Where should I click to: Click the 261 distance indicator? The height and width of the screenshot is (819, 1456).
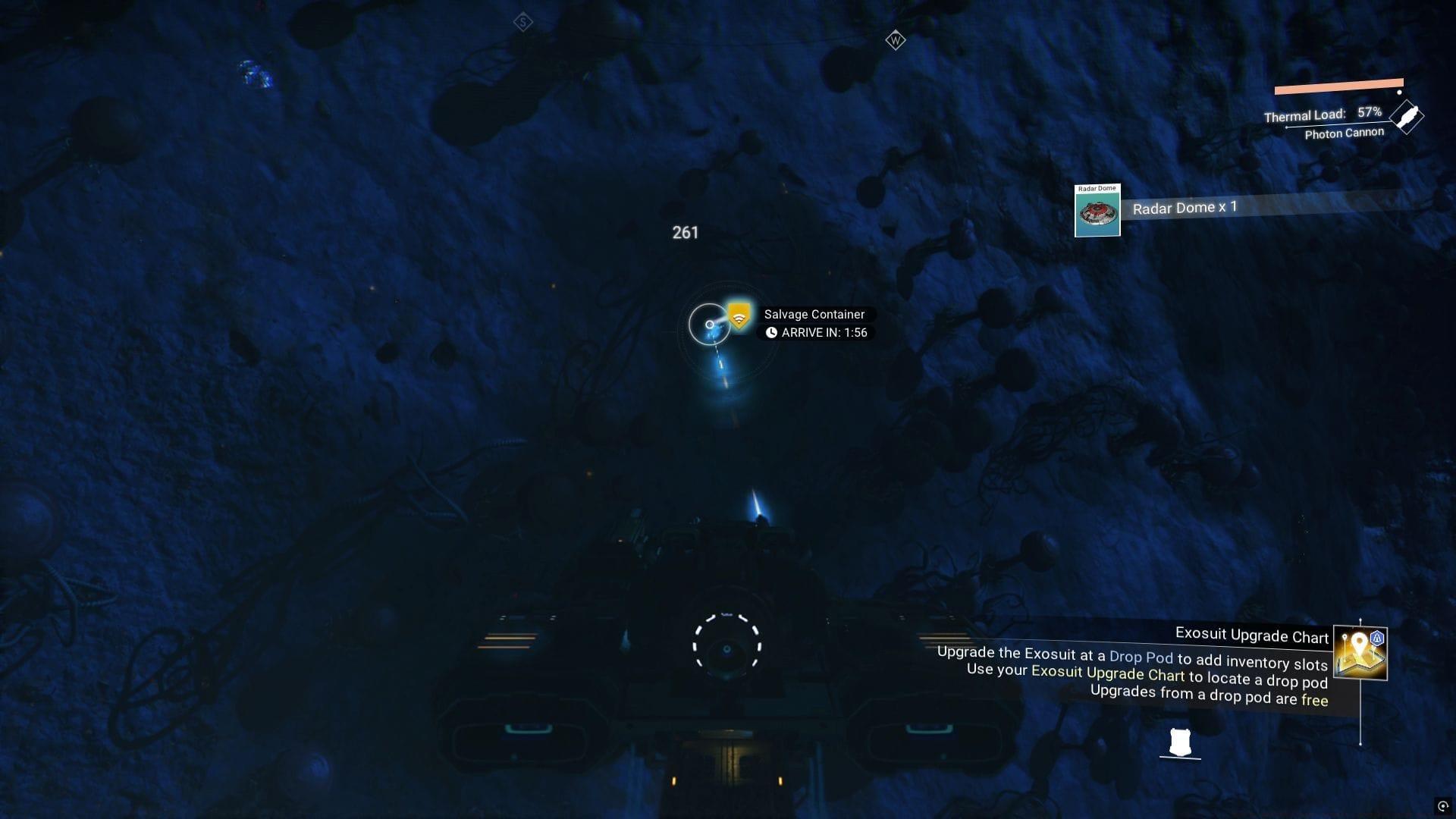pyautogui.click(x=686, y=233)
